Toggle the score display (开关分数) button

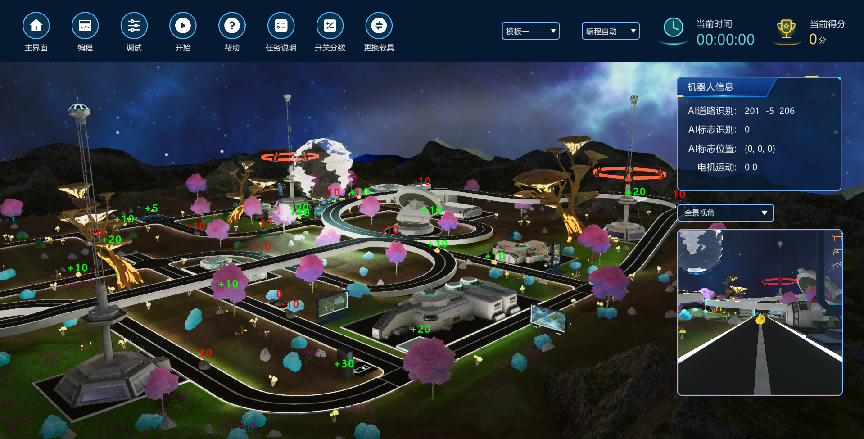[328, 25]
